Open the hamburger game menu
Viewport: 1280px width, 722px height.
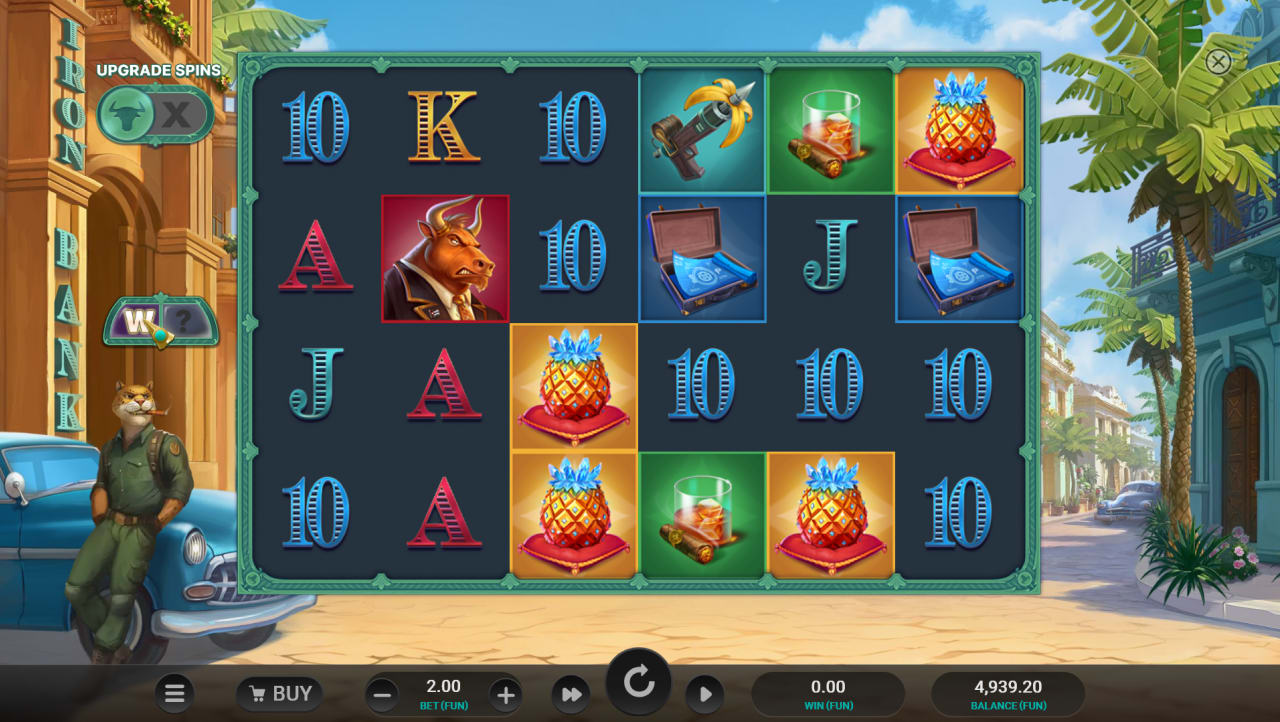click(175, 693)
